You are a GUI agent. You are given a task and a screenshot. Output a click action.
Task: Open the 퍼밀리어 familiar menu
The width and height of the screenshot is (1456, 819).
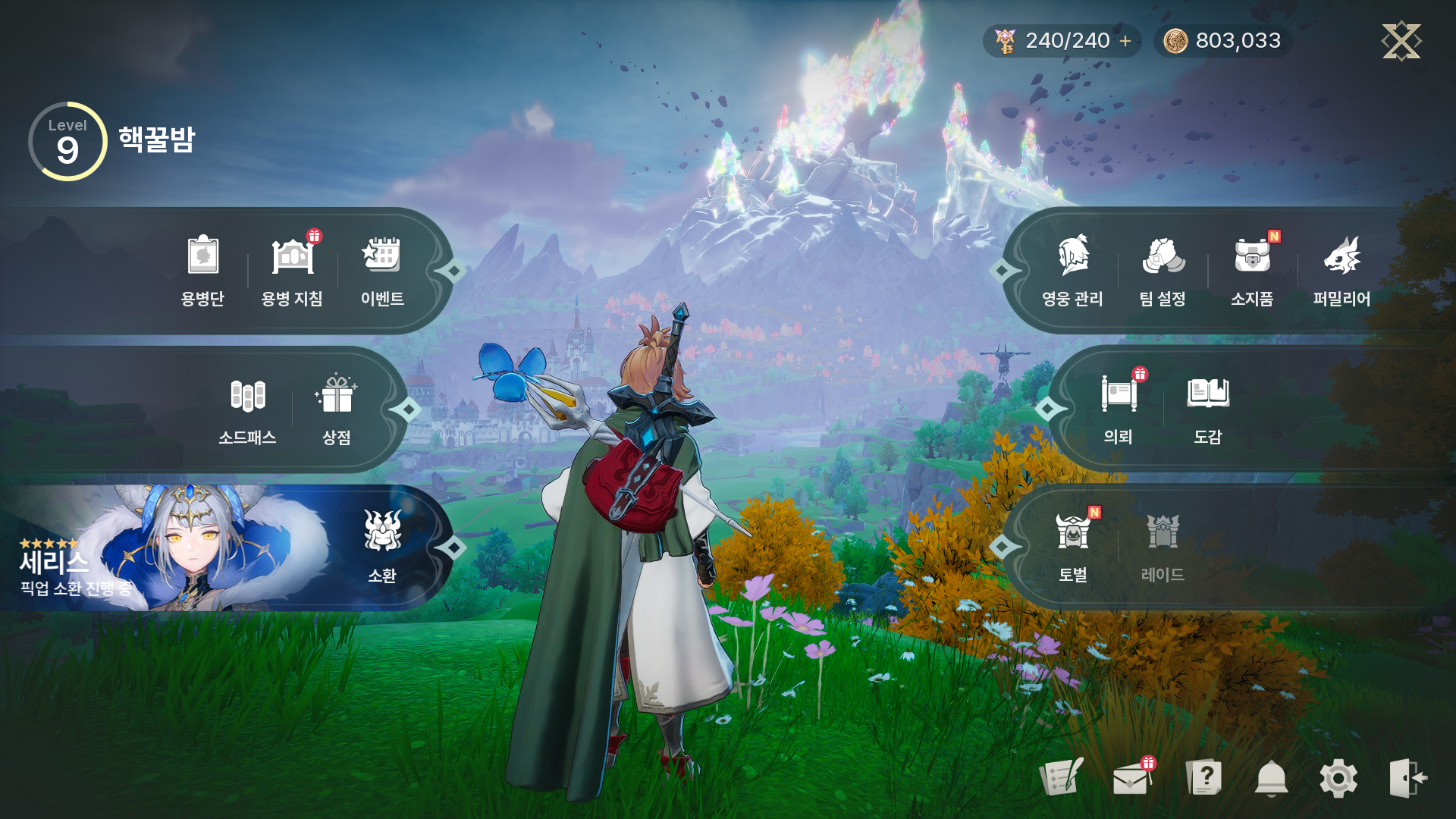tap(1341, 269)
